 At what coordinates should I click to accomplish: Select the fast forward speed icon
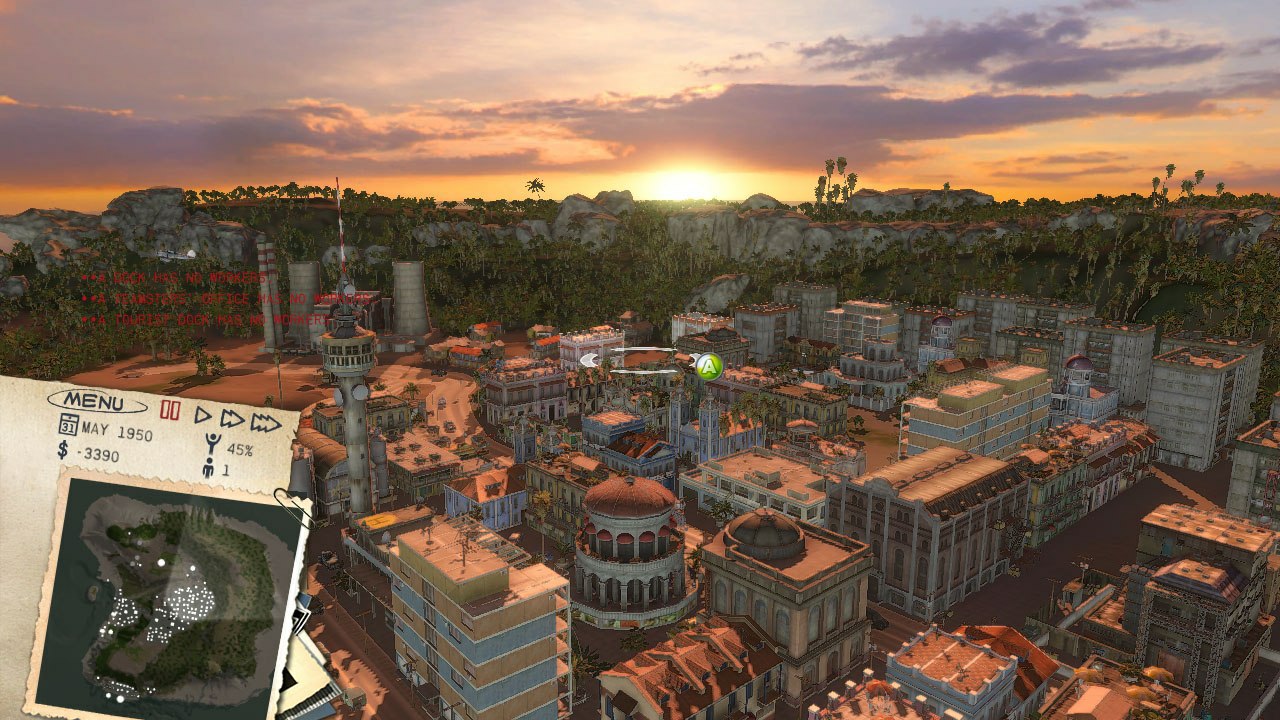(232, 419)
